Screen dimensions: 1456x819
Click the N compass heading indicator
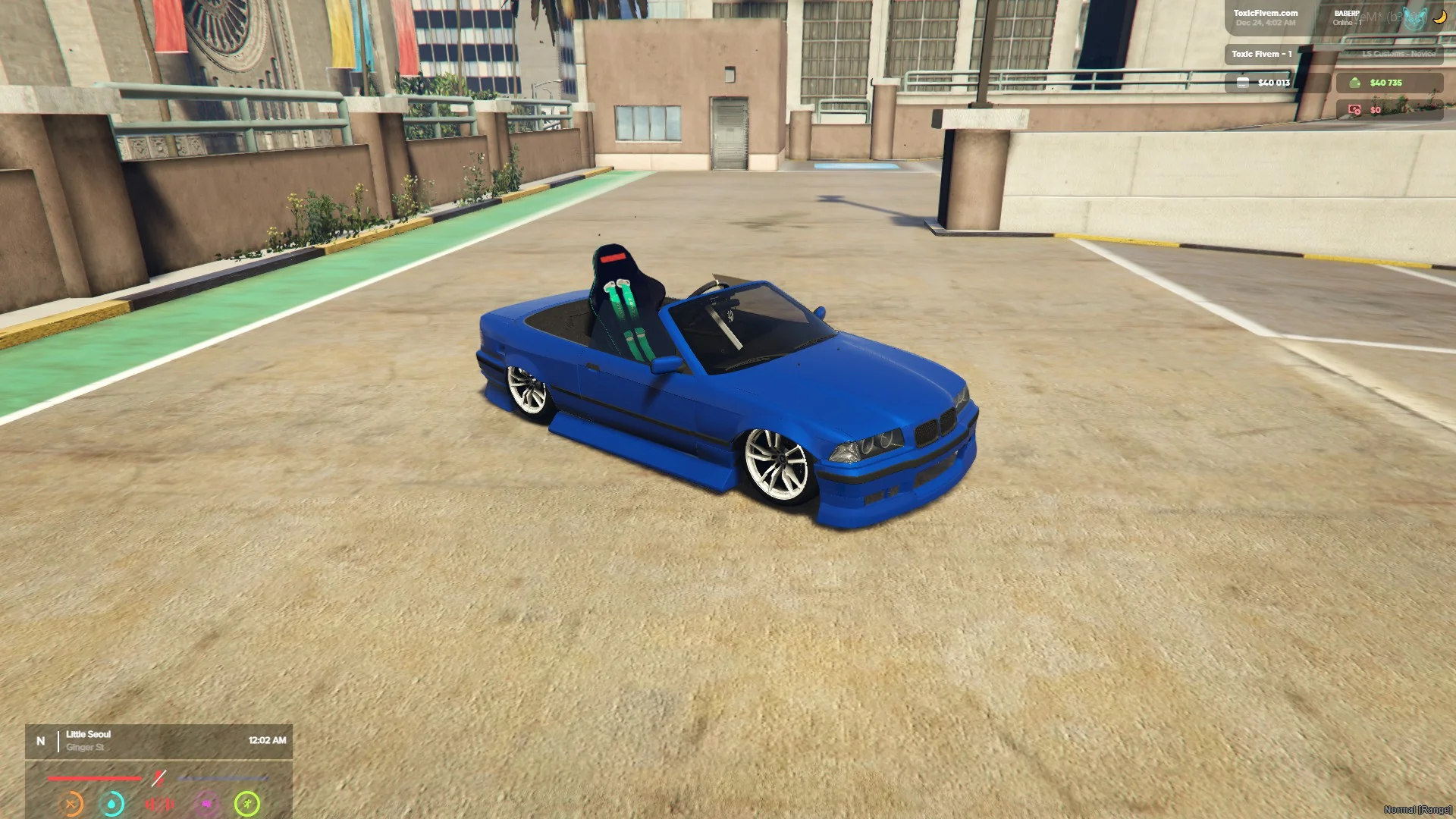pos(41,741)
